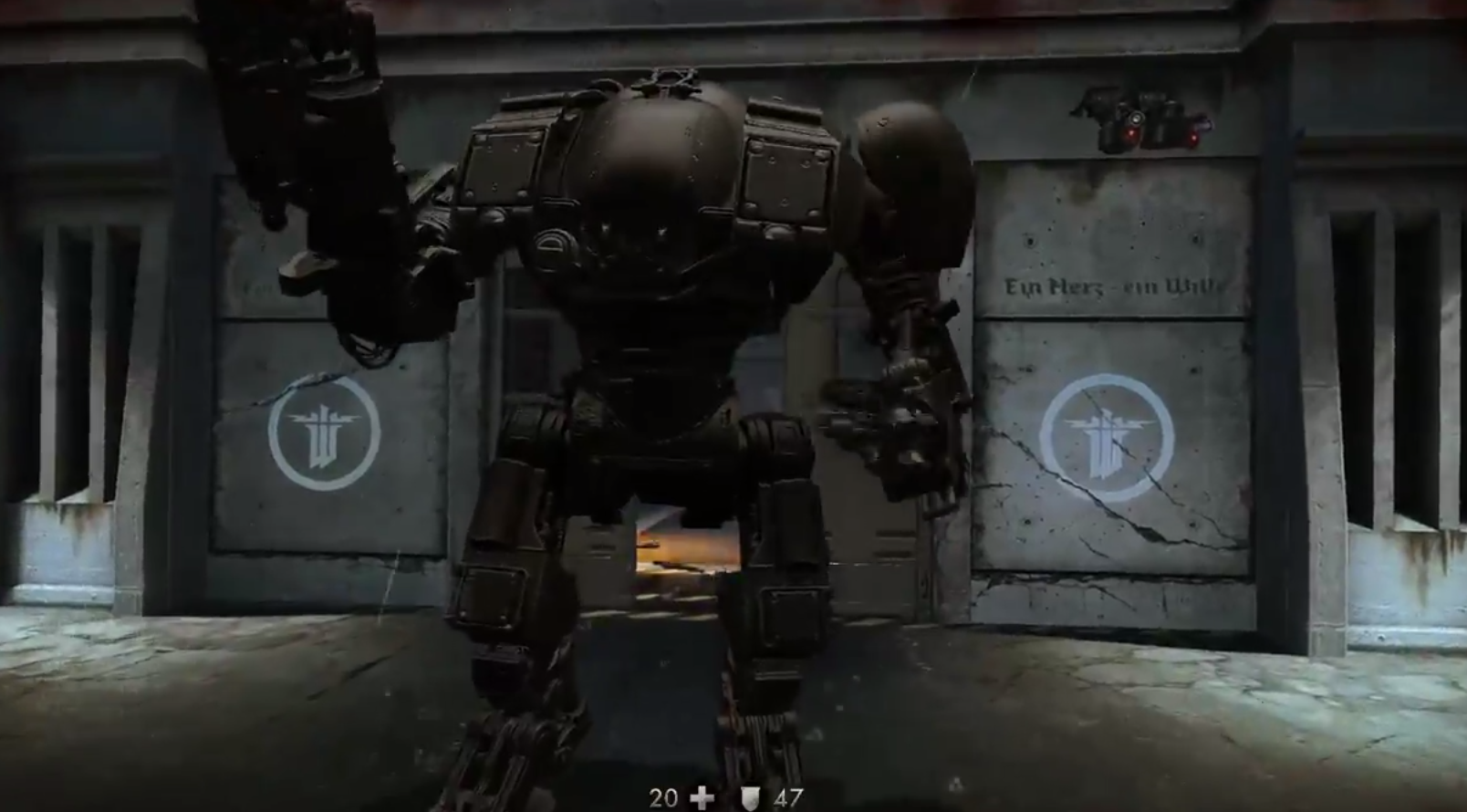This screenshot has height=812, width=1467.
Task: Click the armor value showing 47
Action: coord(790,795)
